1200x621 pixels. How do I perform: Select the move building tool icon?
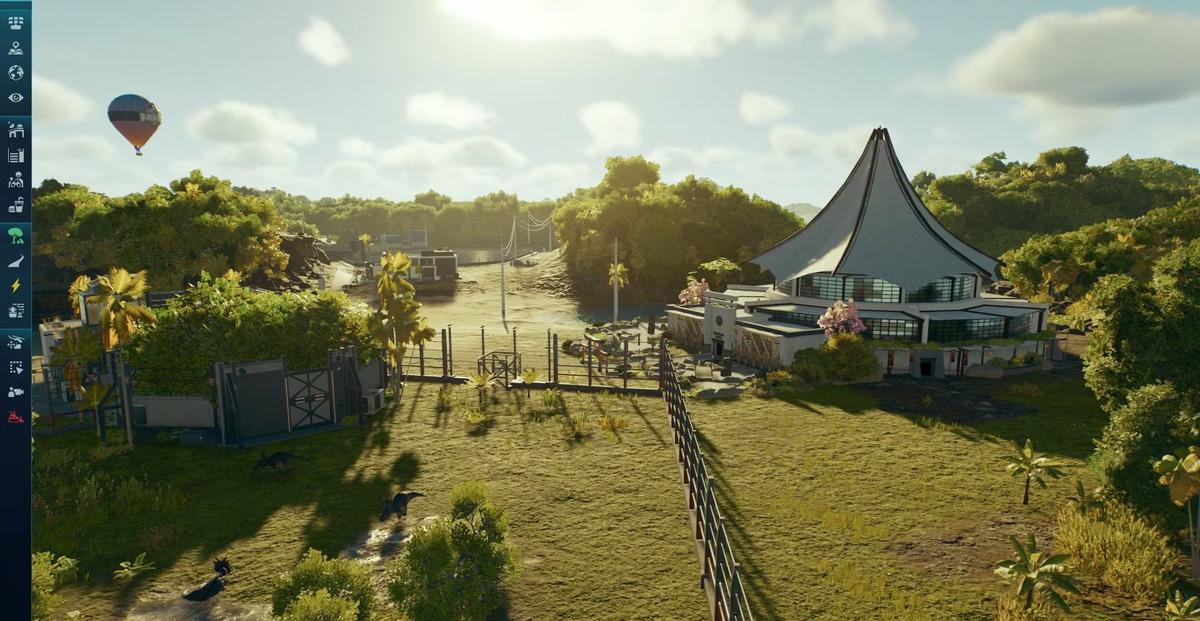(15, 342)
